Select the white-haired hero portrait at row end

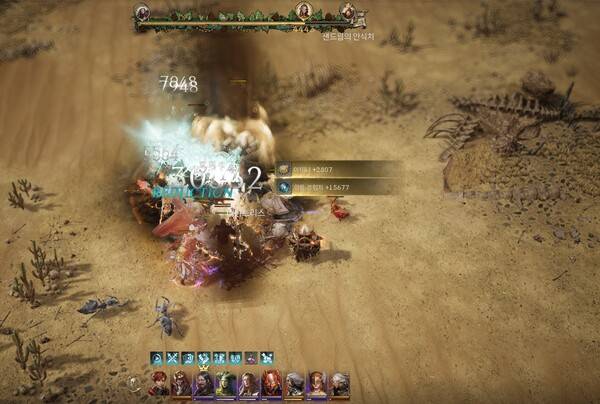tap(340, 382)
